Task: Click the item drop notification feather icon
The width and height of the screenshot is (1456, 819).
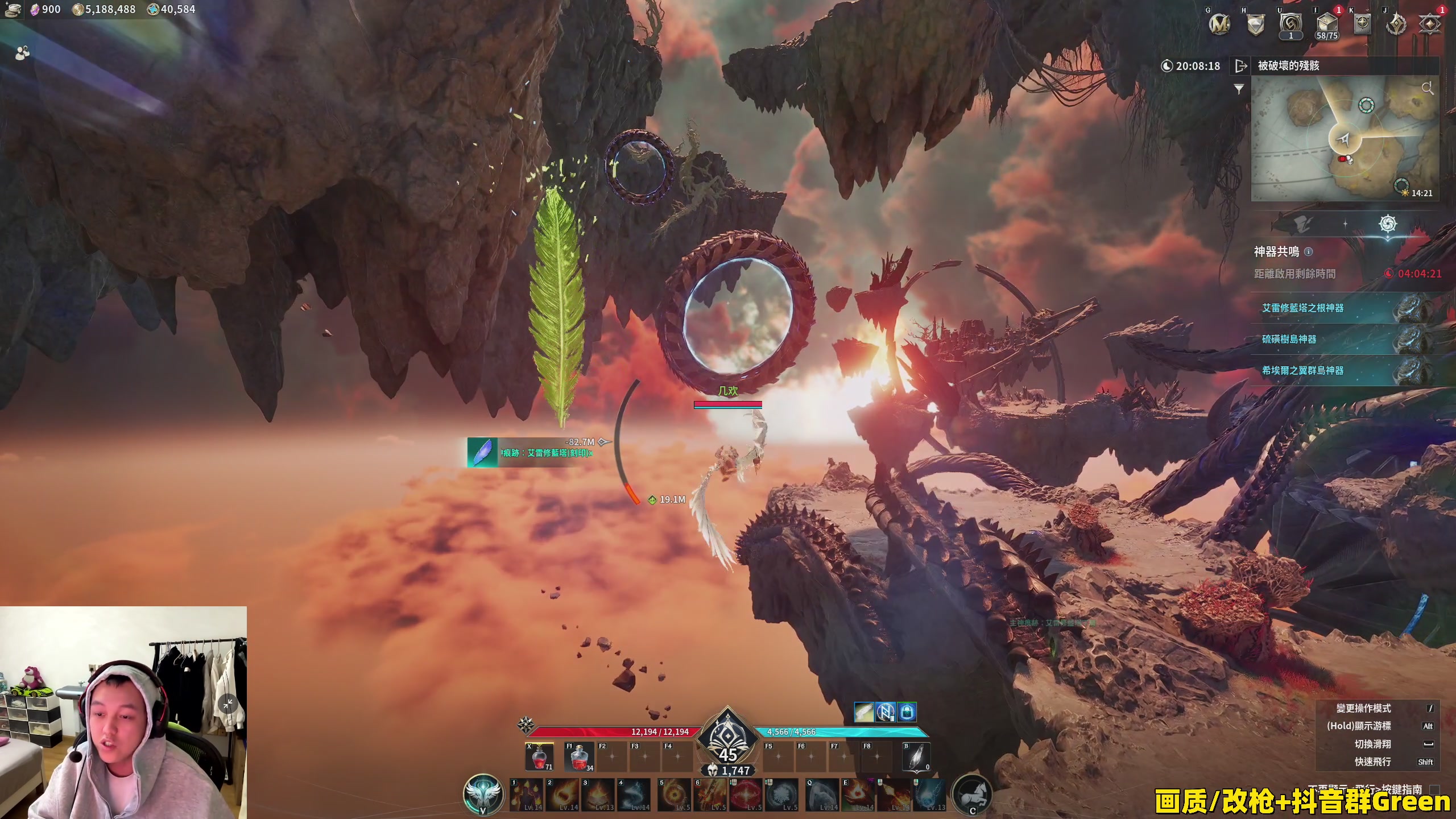Action: (x=482, y=452)
